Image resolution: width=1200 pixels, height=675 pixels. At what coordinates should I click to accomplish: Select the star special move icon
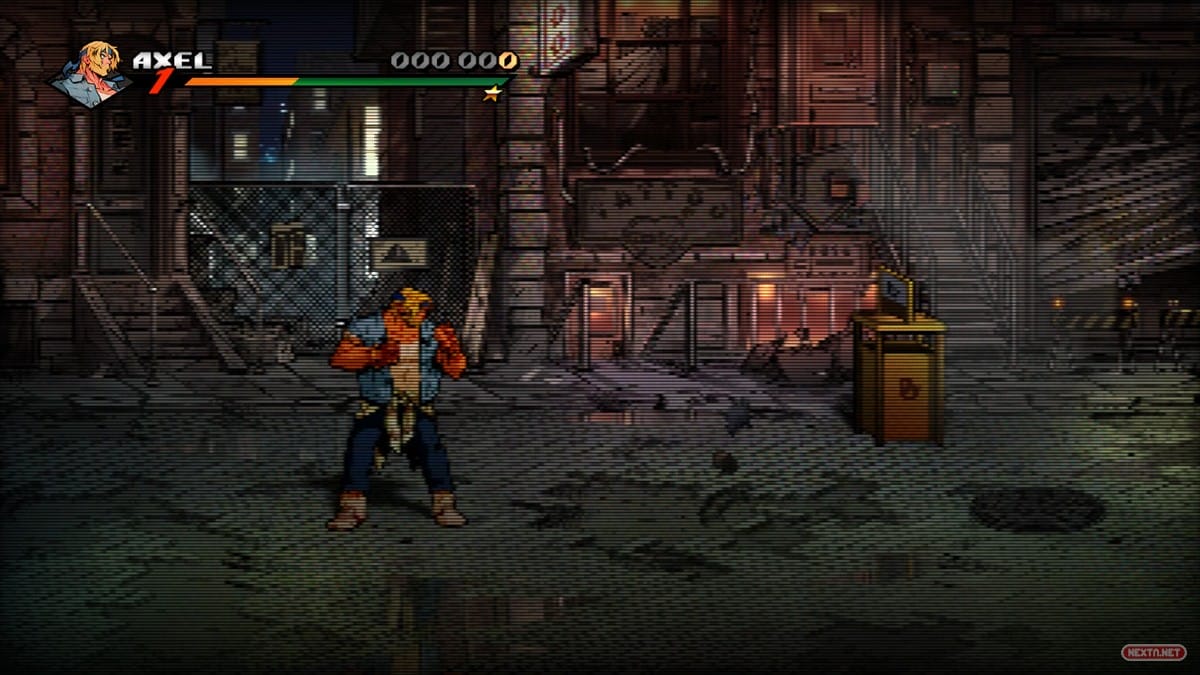tap(491, 94)
